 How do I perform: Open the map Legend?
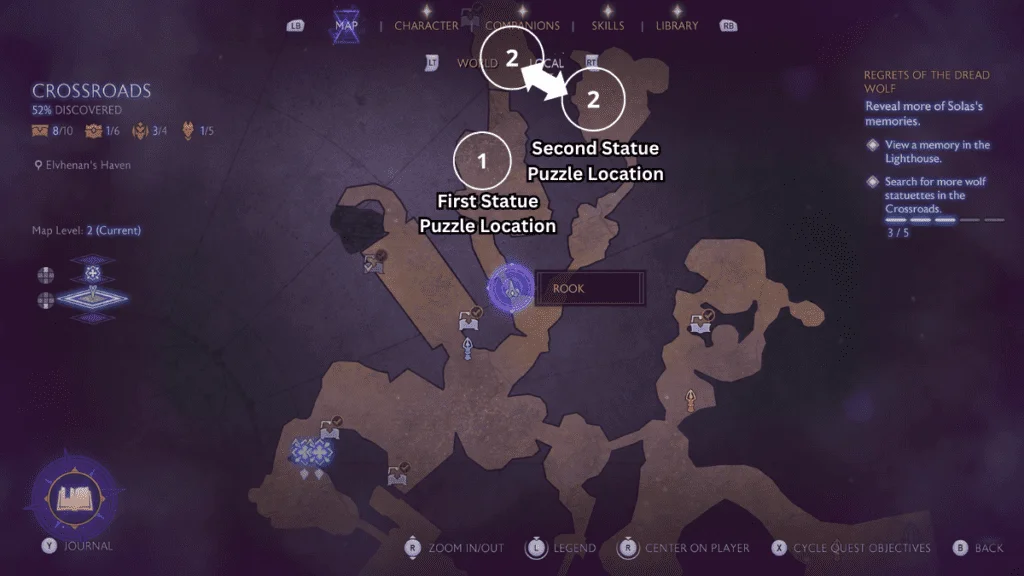coord(574,548)
